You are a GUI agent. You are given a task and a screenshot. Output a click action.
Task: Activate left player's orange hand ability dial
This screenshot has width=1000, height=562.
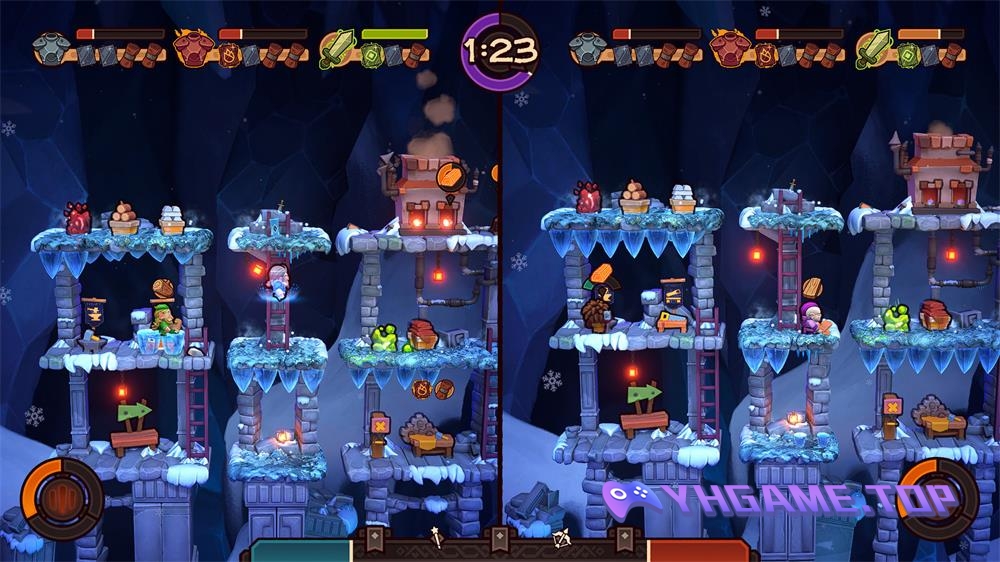click(x=61, y=498)
